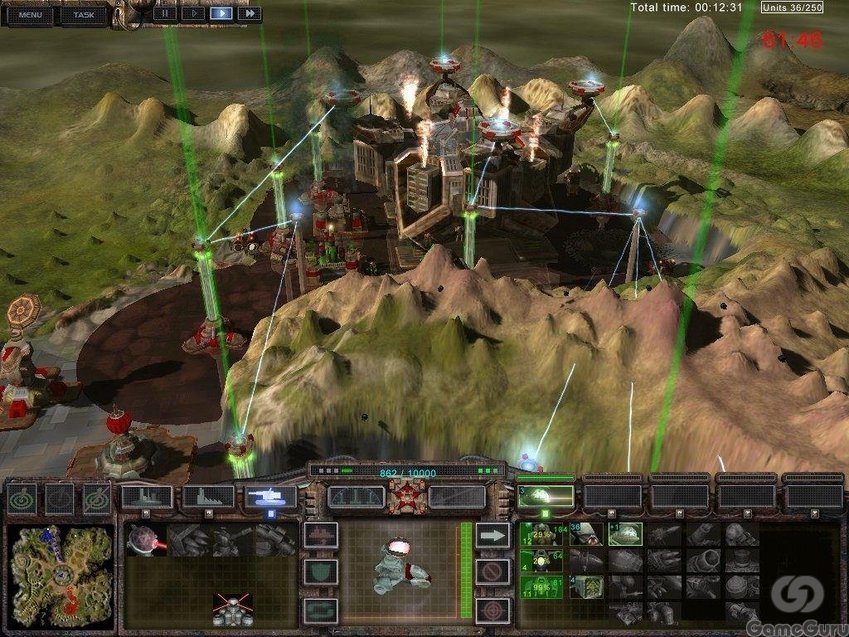Image resolution: width=849 pixels, height=637 pixels.
Task: Pause the game speed
Action: [x=164, y=14]
